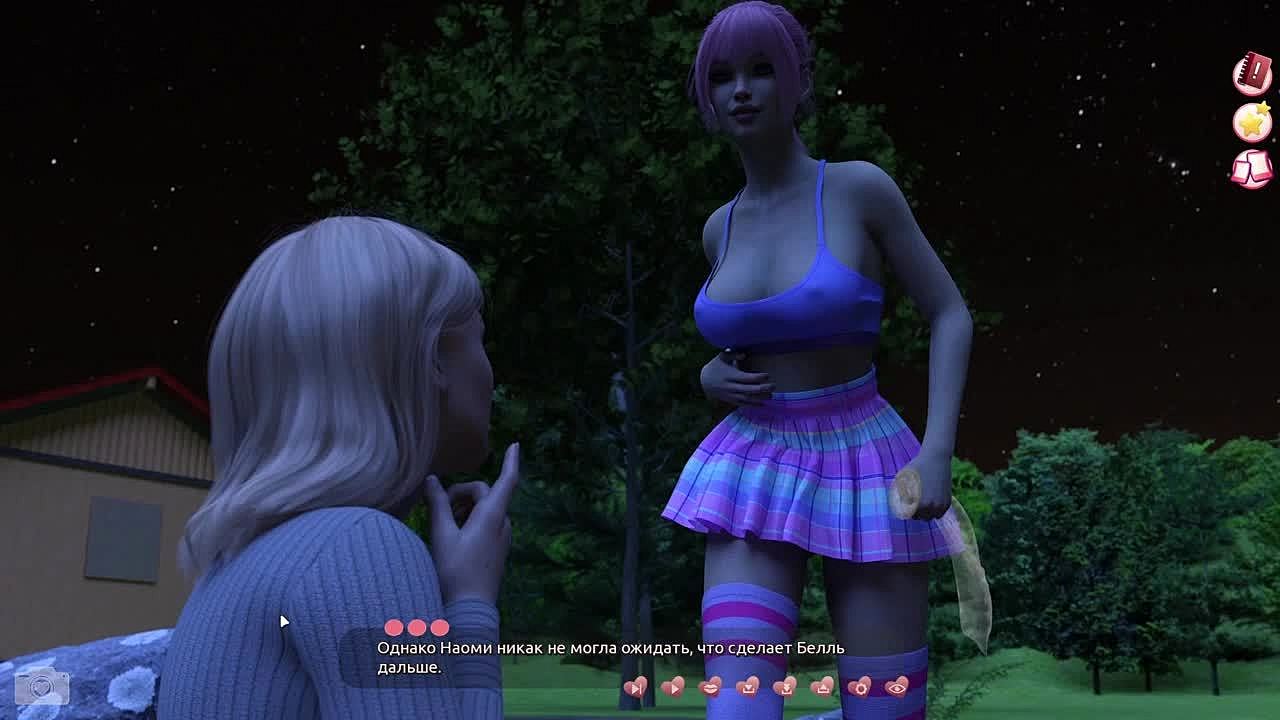Open the yellow stars achievements icon
The image size is (1280, 720).
pos(1251,122)
